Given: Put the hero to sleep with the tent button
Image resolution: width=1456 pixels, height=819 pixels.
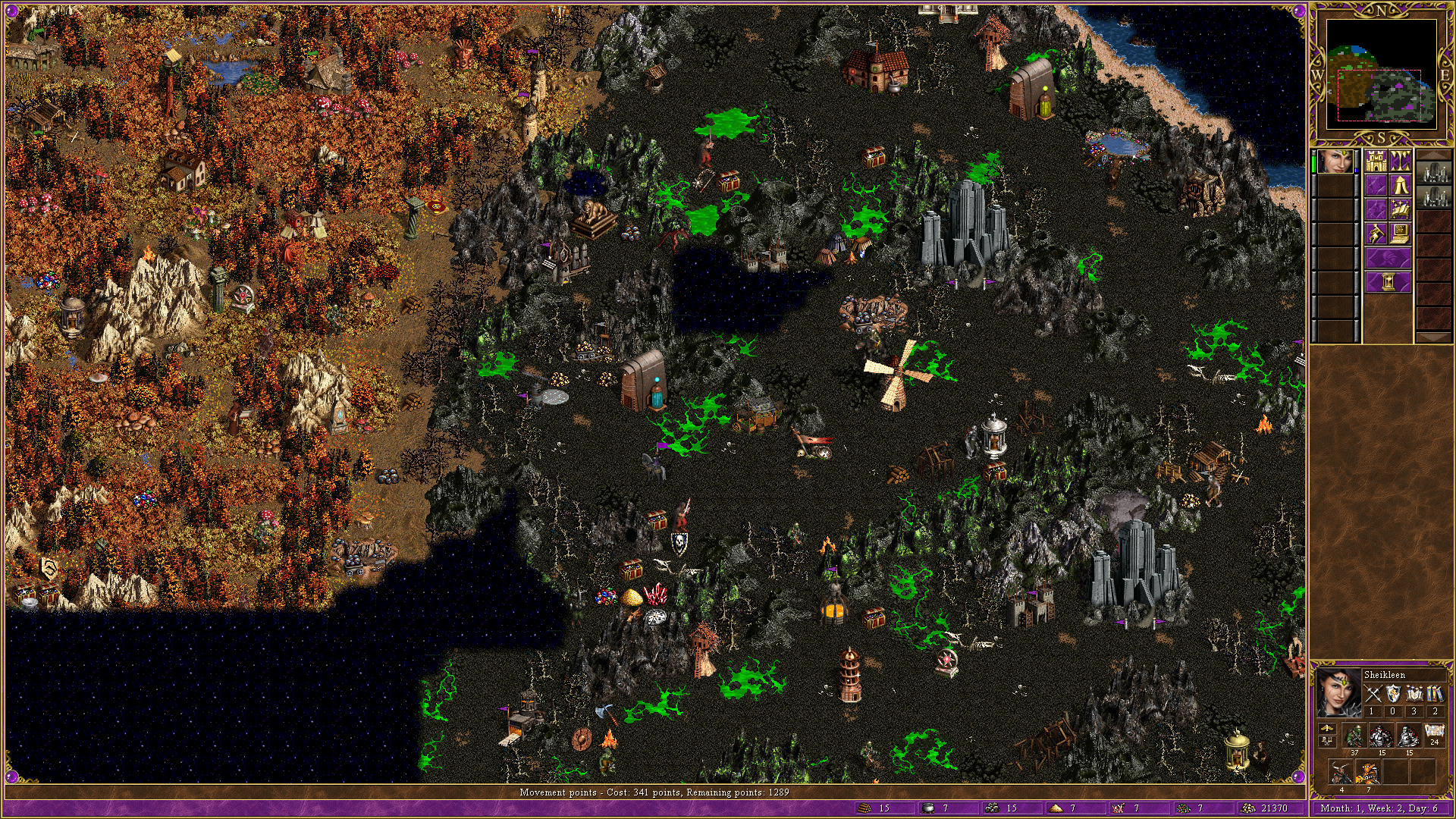Looking at the screenshot, I should click(x=1400, y=185).
